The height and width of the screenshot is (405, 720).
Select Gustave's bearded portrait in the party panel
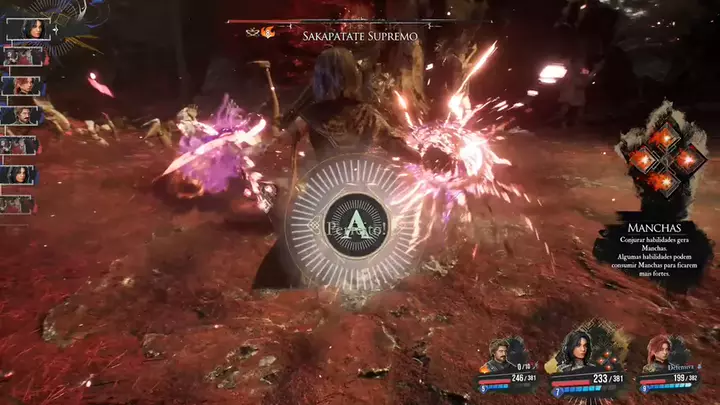500,356
